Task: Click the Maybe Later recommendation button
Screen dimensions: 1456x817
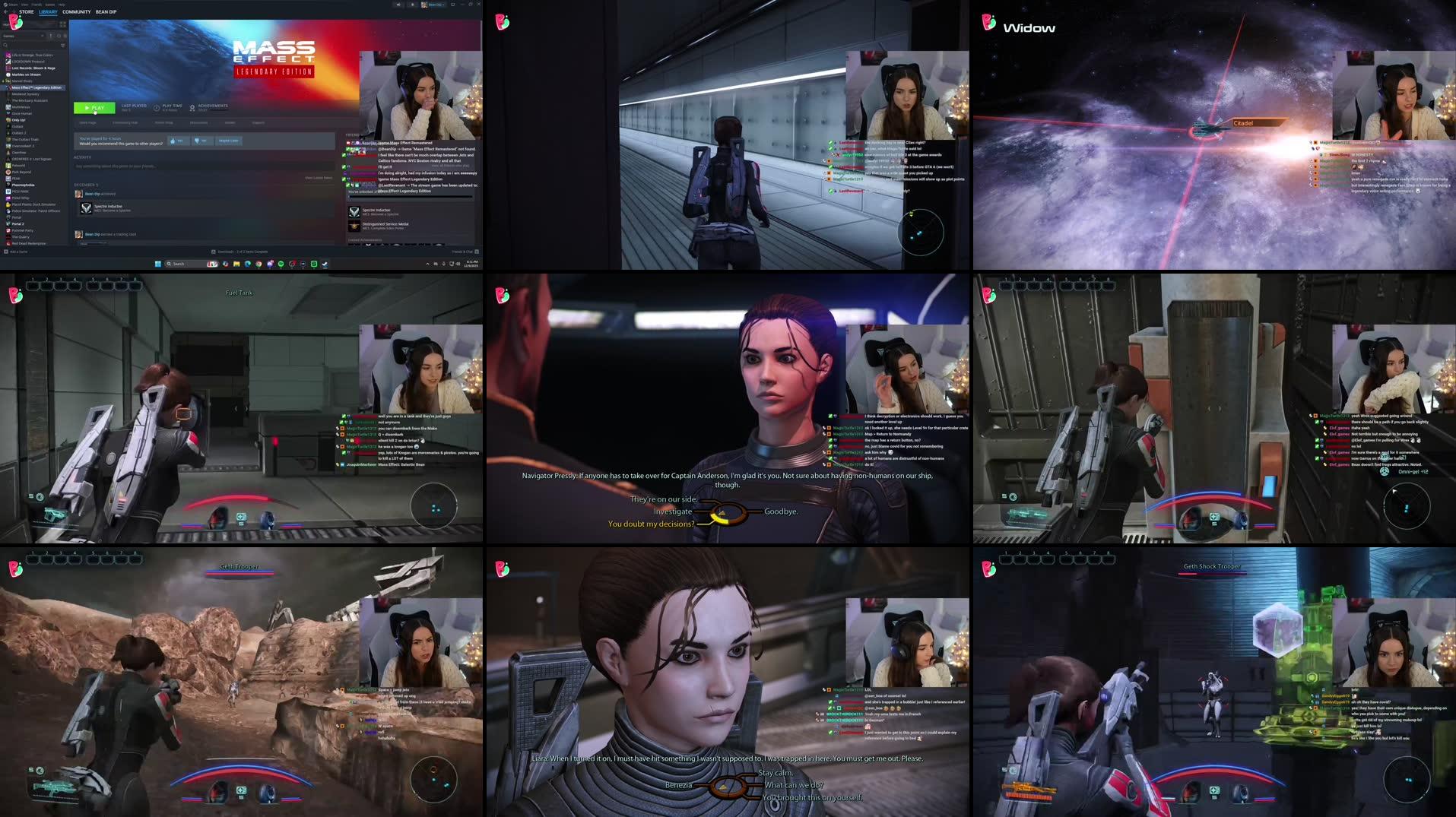Action: 229,141
